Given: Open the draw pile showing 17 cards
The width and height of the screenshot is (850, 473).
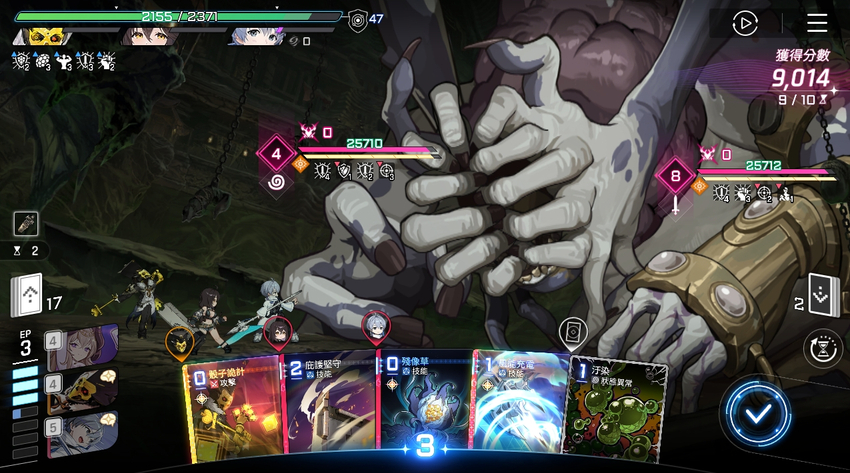Looking at the screenshot, I should [27, 294].
